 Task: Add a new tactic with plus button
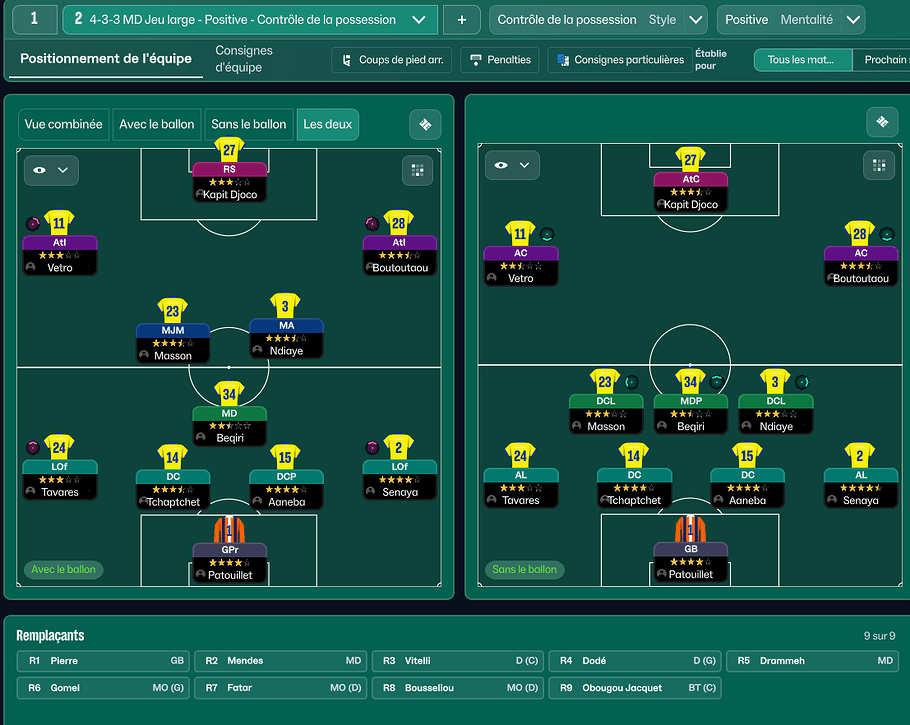461,19
